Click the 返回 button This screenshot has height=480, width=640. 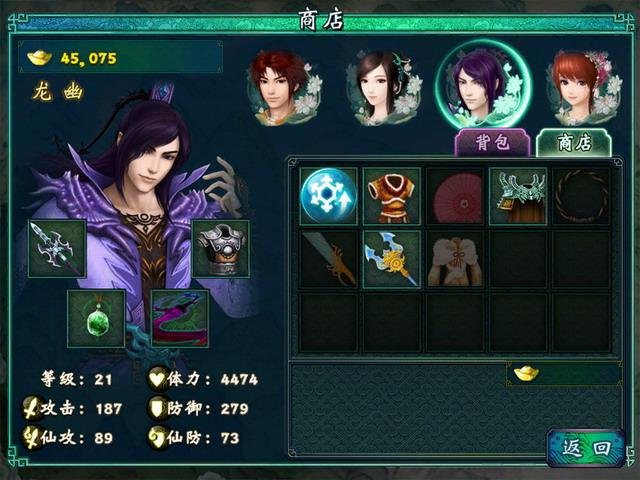click(x=586, y=447)
